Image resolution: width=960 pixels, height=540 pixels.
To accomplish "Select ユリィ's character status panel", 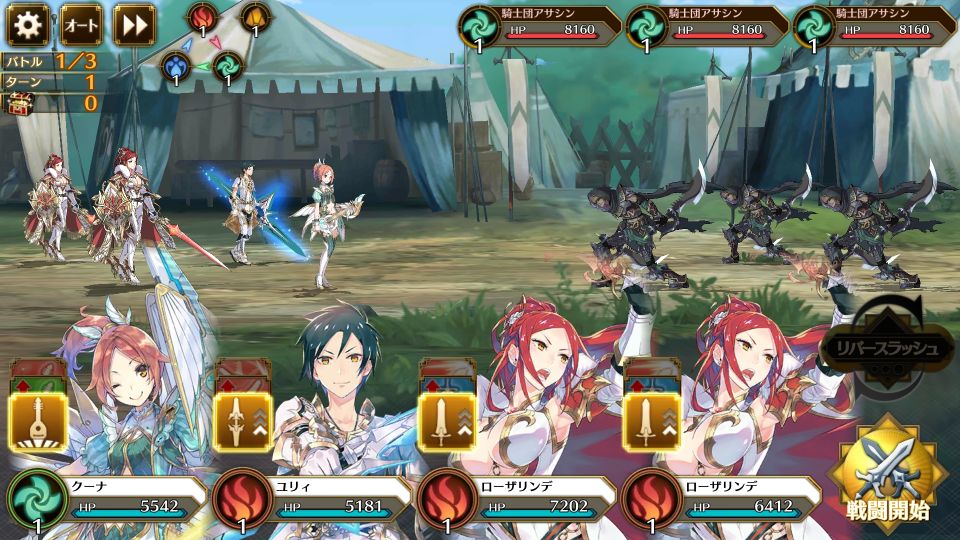I will (x=314, y=506).
